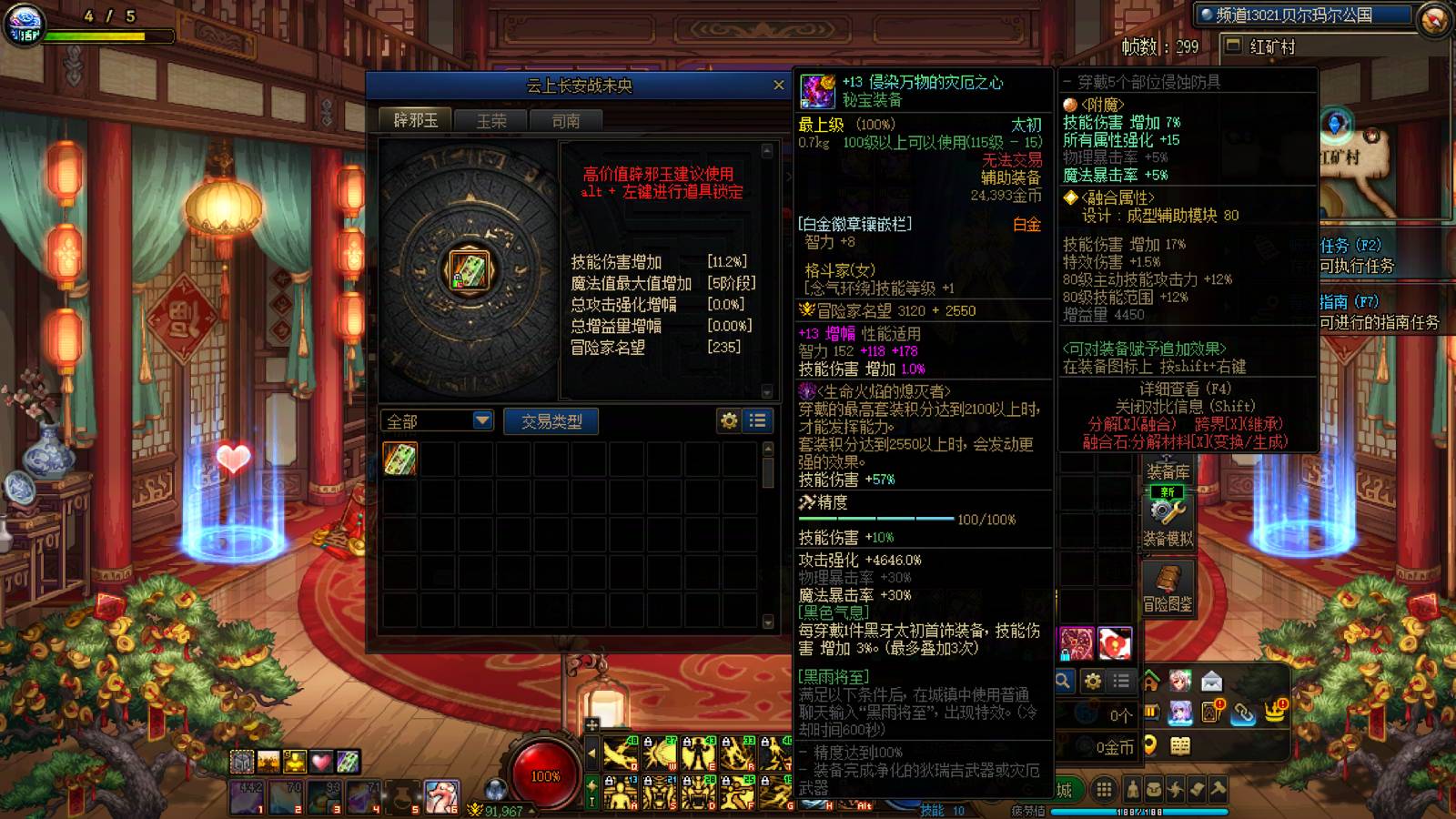Open the 全部 filter dropdown
1456x819 pixels.
point(437,420)
